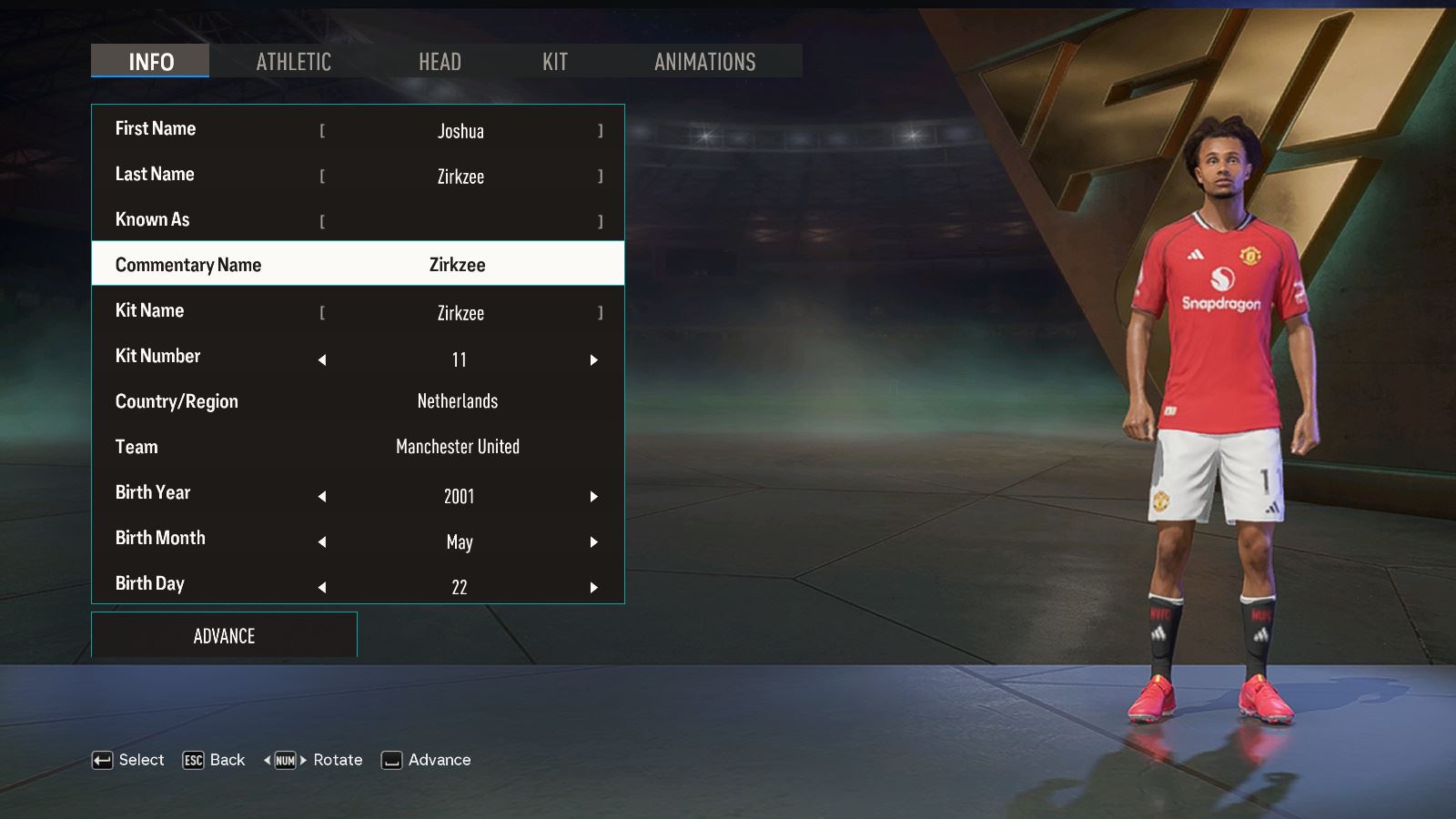This screenshot has width=1456, height=819.
Task: Select the Kit tab
Action: click(x=555, y=62)
